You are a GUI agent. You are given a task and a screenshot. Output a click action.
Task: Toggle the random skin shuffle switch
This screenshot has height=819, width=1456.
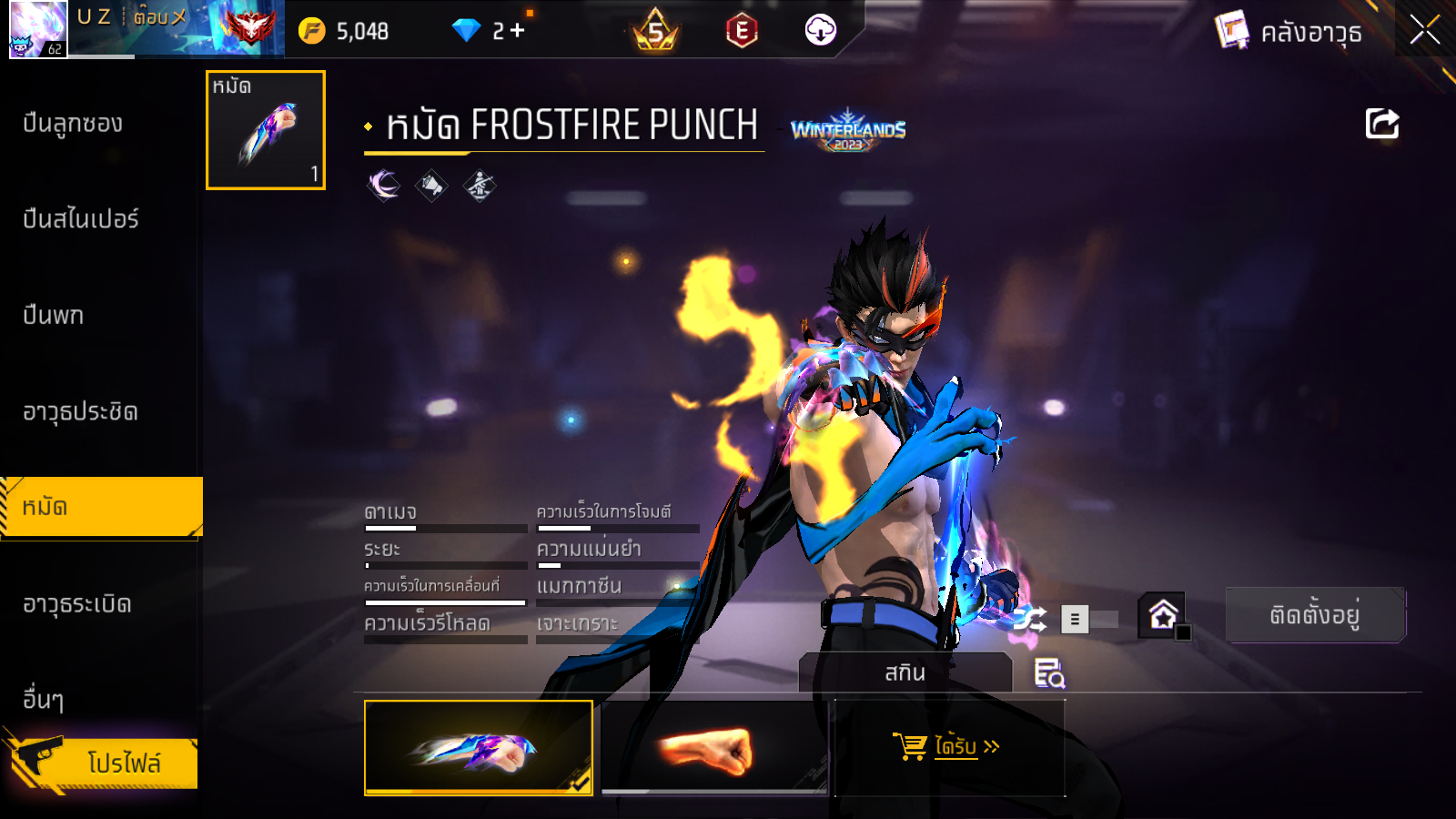1088,620
